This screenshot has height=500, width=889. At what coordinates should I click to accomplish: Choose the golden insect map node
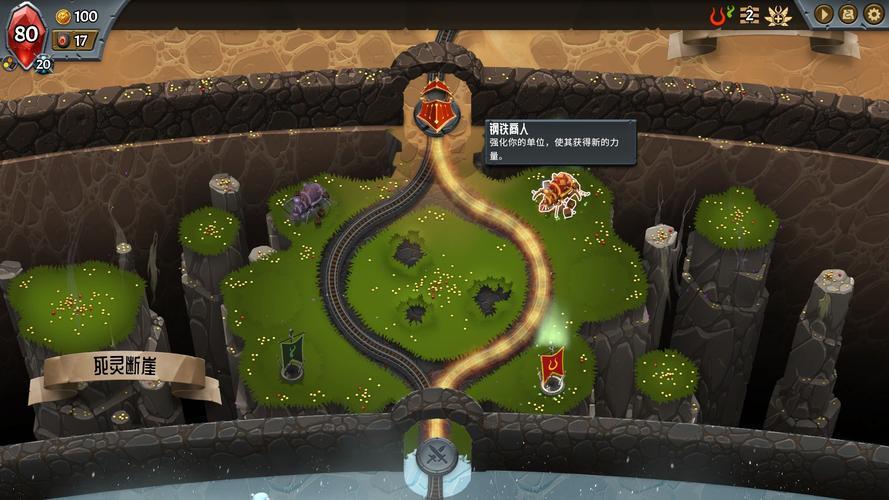coord(560,193)
